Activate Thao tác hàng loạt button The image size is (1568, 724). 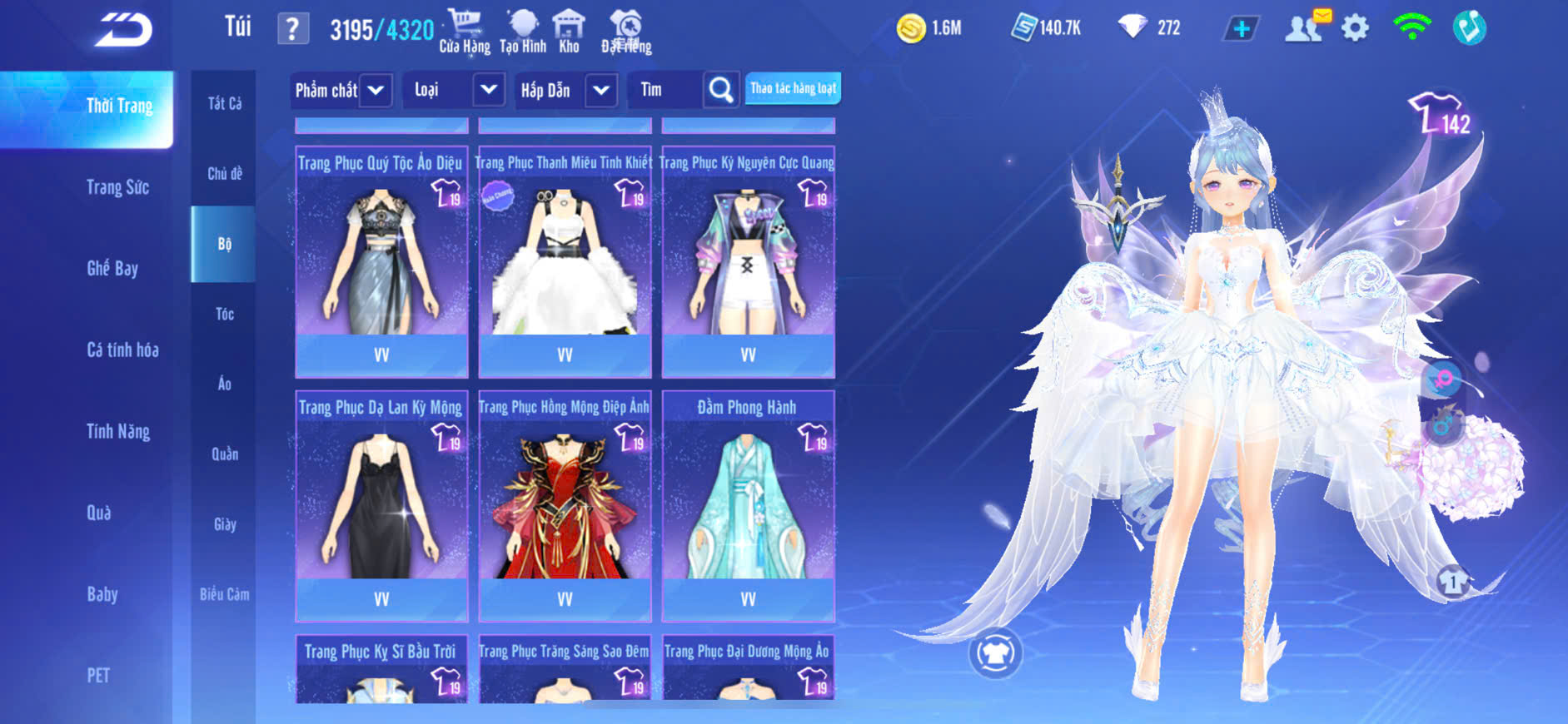point(793,88)
